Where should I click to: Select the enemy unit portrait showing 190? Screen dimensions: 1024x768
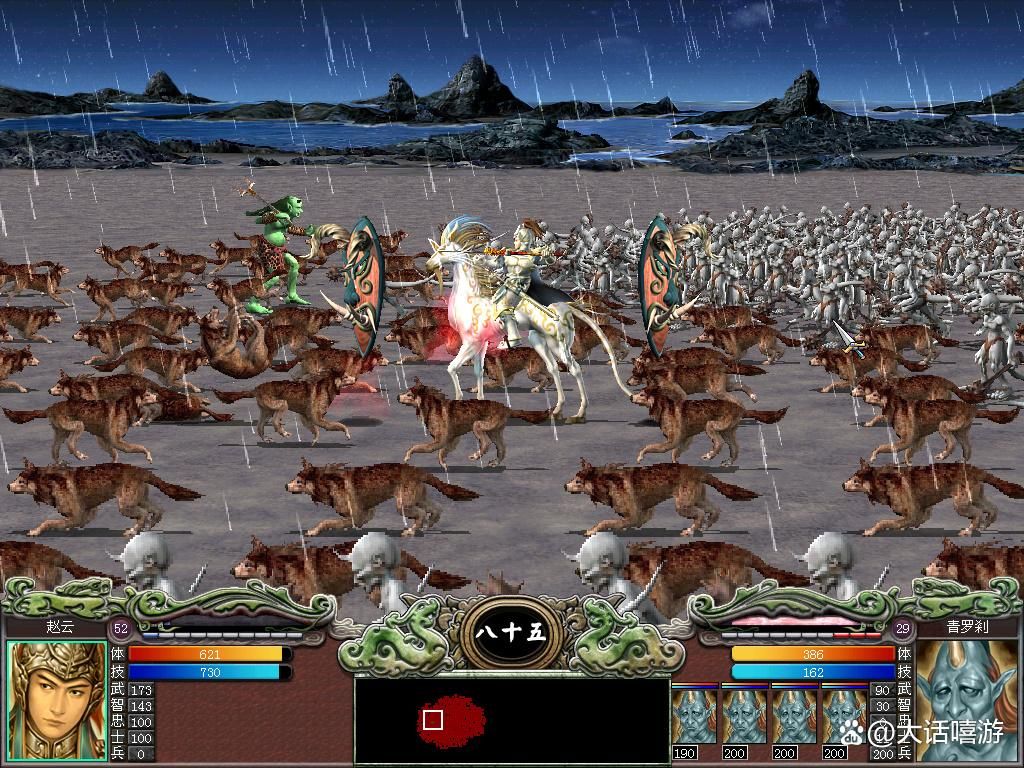(x=694, y=715)
